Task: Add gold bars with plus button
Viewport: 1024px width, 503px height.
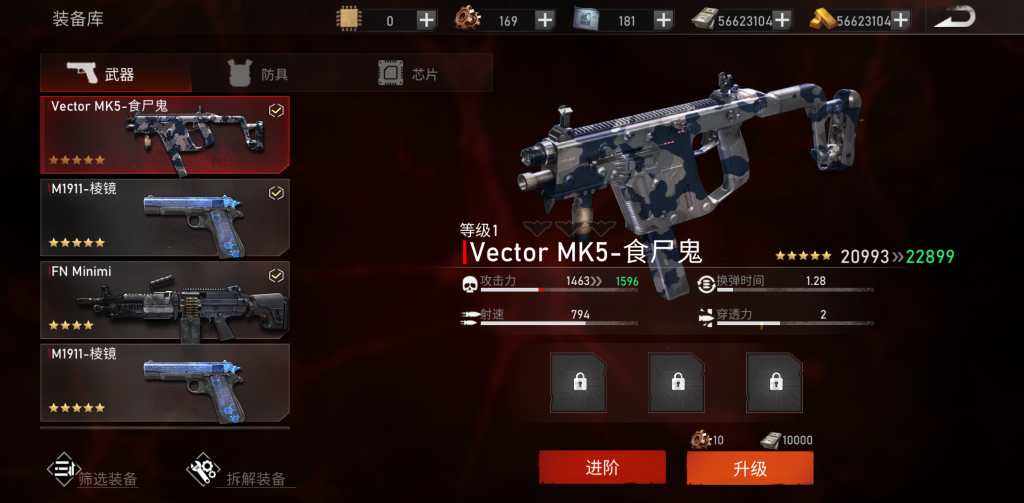Action: pos(900,20)
